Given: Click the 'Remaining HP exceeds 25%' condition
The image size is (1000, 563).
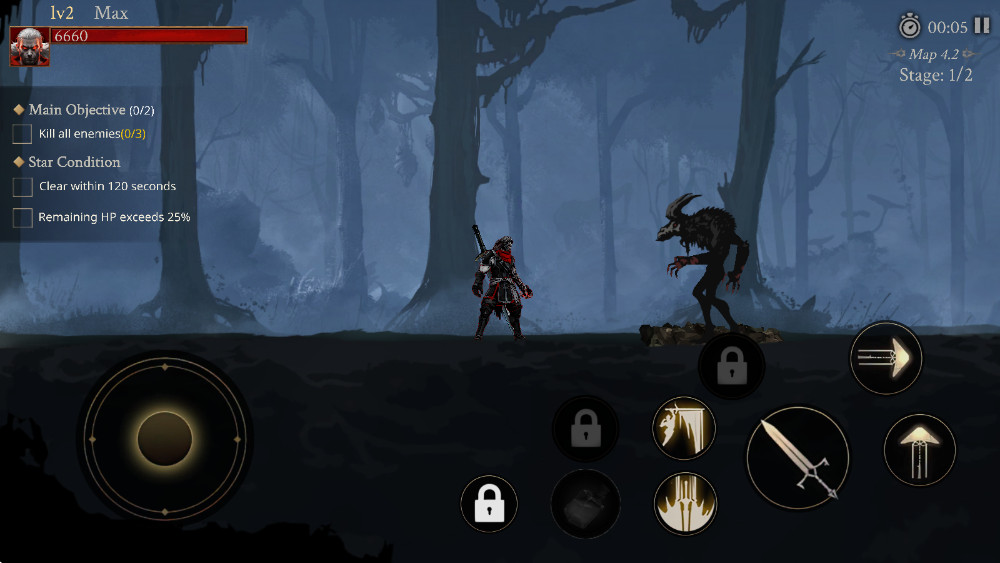Looking at the screenshot, I should [114, 217].
